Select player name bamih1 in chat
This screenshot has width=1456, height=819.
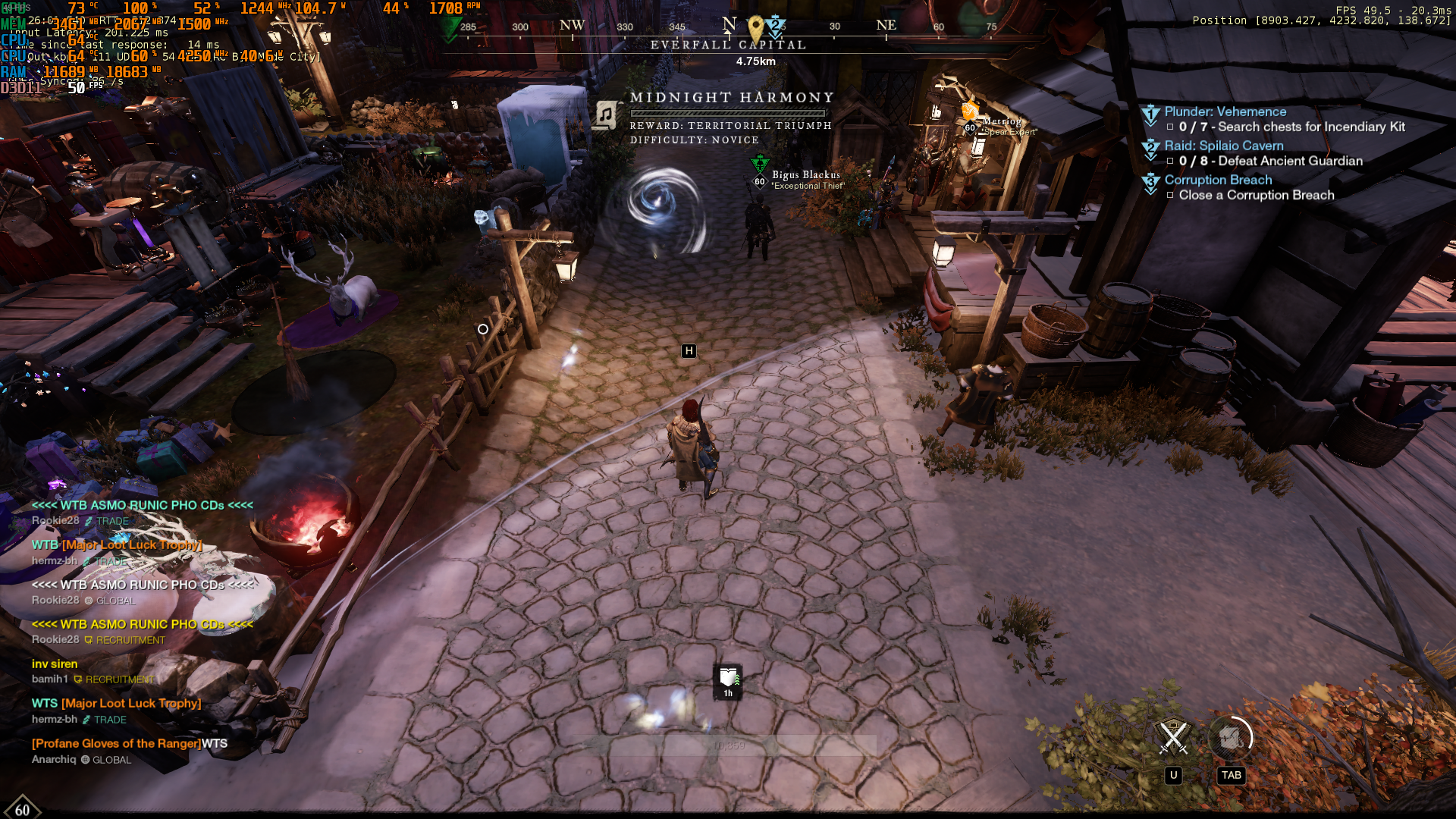[x=50, y=679]
